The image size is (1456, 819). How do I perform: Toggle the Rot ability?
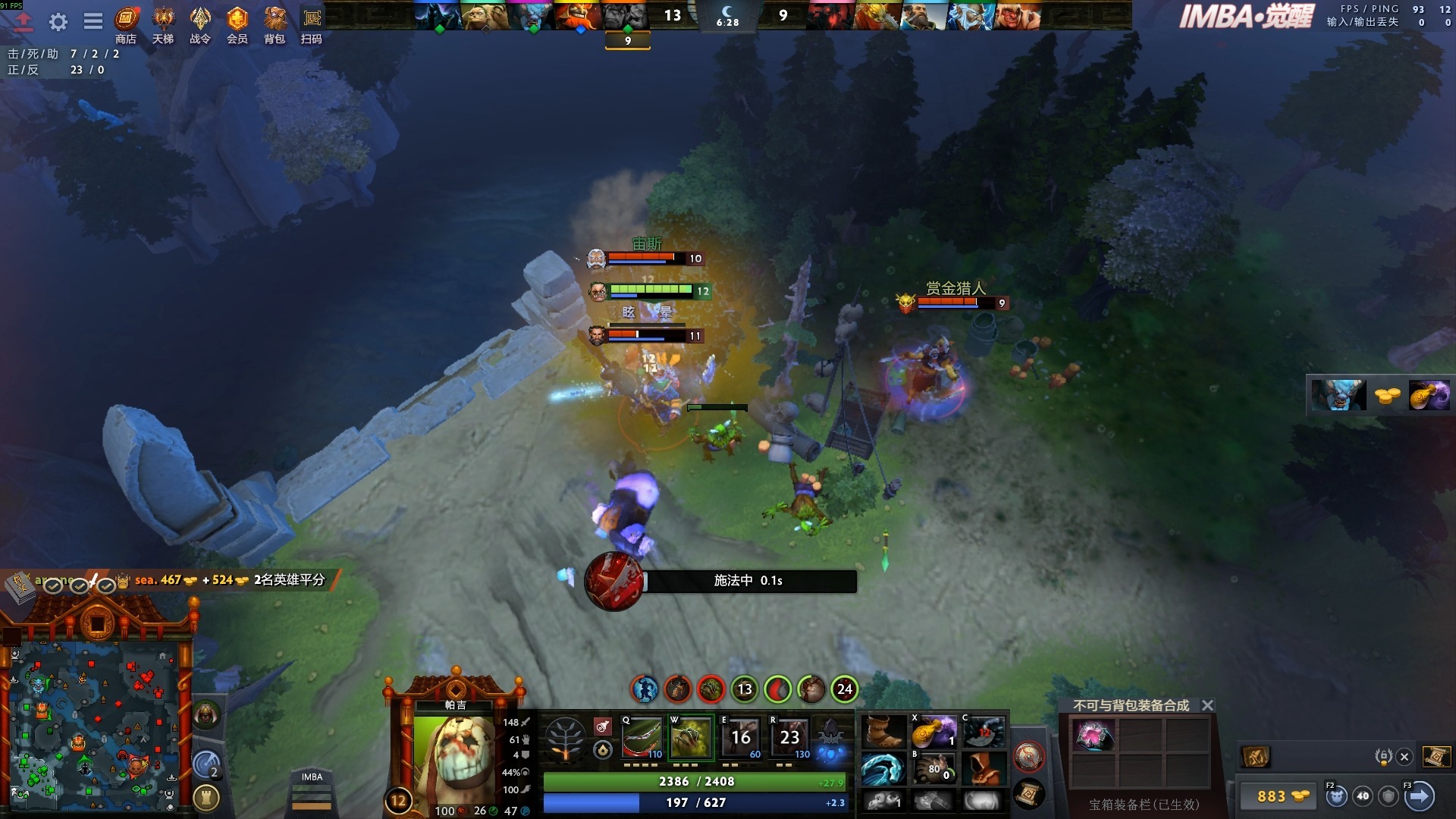(x=691, y=737)
